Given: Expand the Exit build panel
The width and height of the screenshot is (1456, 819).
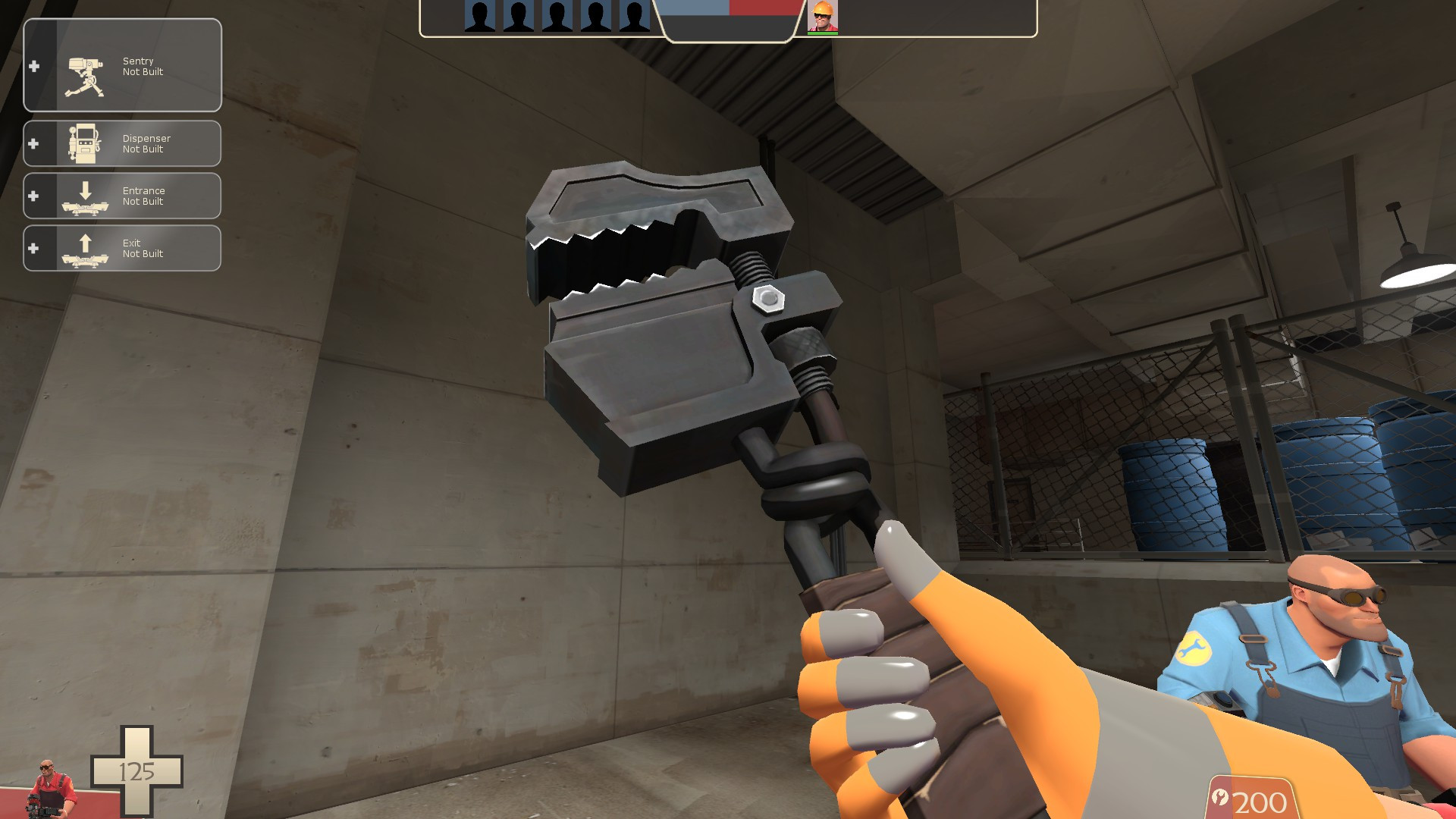Looking at the screenshot, I should pyautogui.click(x=121, y=247).
